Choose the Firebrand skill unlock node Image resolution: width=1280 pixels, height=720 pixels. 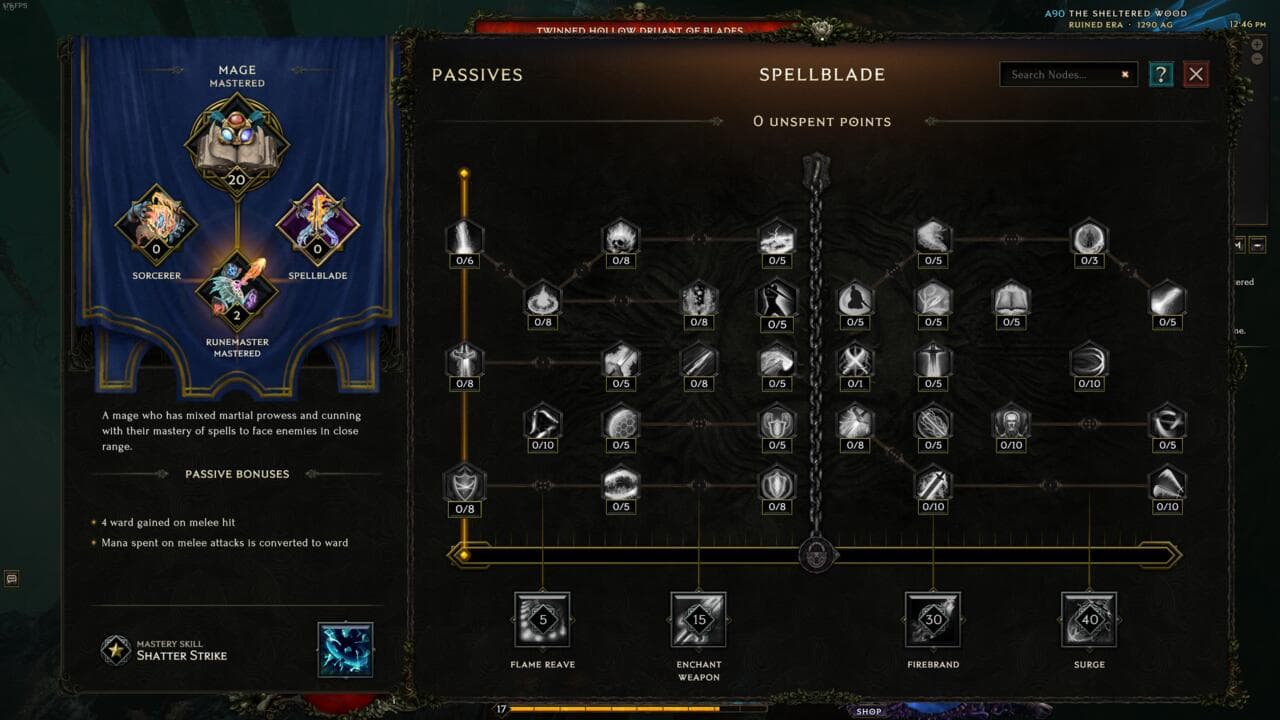(932, 620)
